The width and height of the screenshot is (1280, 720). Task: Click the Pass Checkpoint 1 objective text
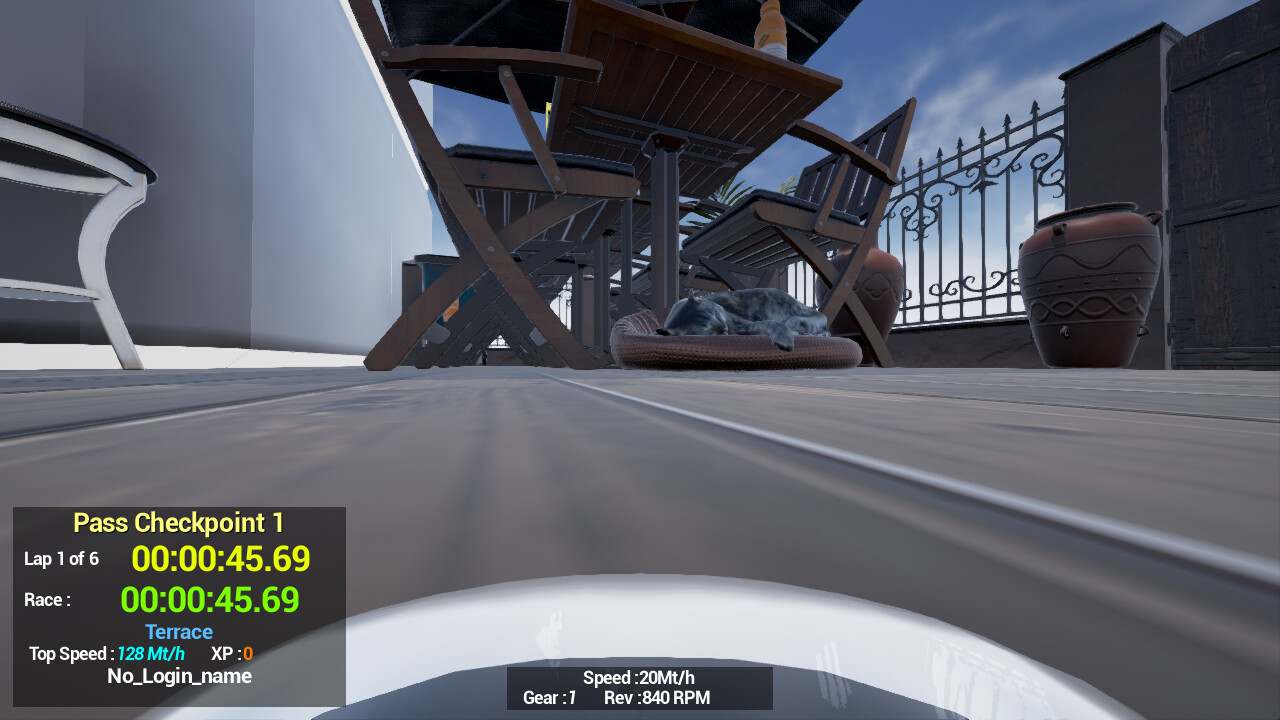[178, 522]
